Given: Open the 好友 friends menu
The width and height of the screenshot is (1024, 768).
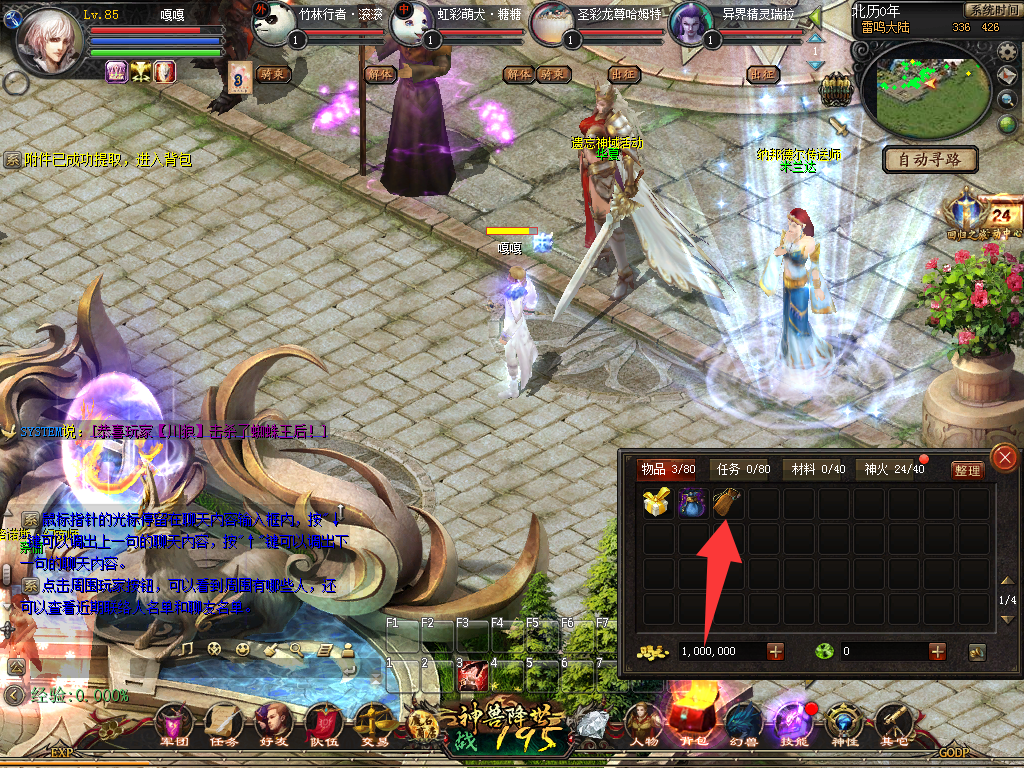Looking at the screenshot, I should pyautogui.click(x=273, y=727).
